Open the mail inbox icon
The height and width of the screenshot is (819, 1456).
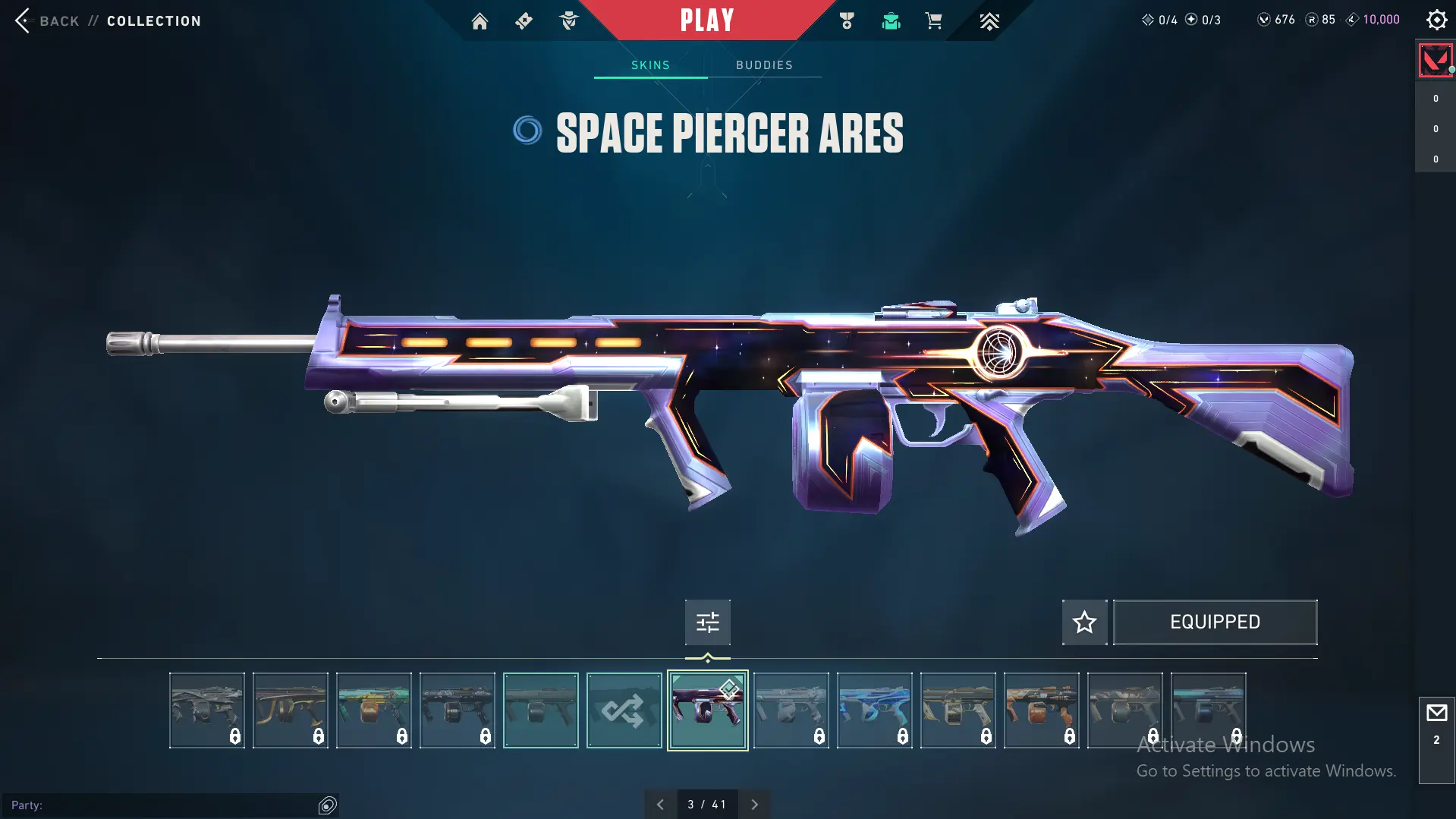(x=1436, y=713)
